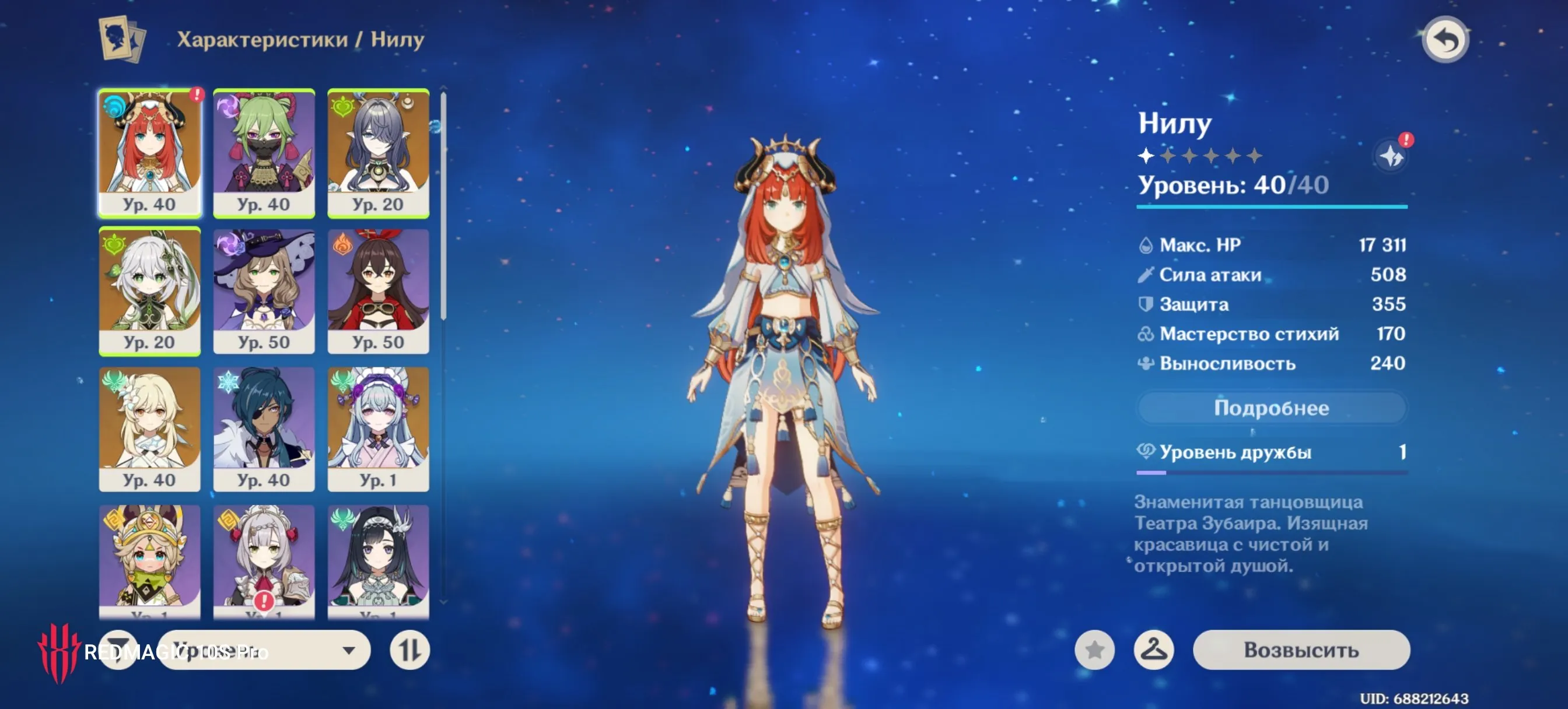This screenshot has width=1568, height=709.
Task: Click the Max HP droplet stat icon
Action: (x=1147, y=245)
